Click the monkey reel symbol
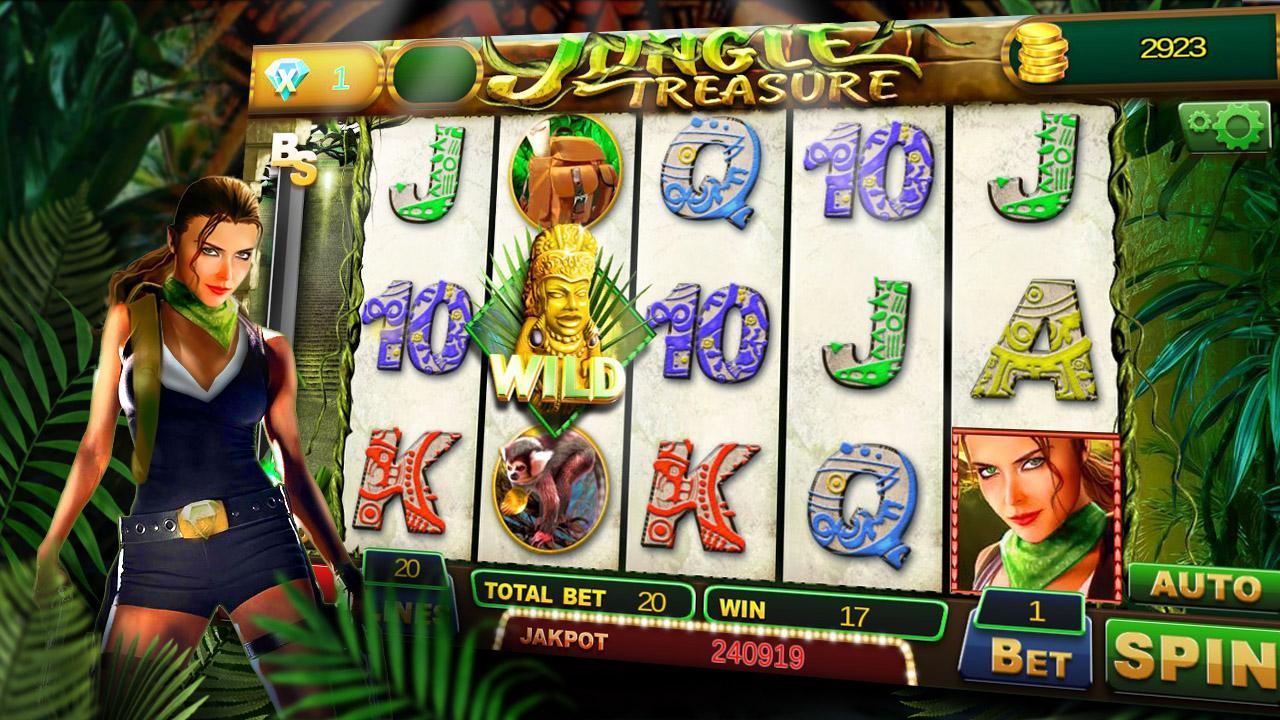 tap(550, 490)
